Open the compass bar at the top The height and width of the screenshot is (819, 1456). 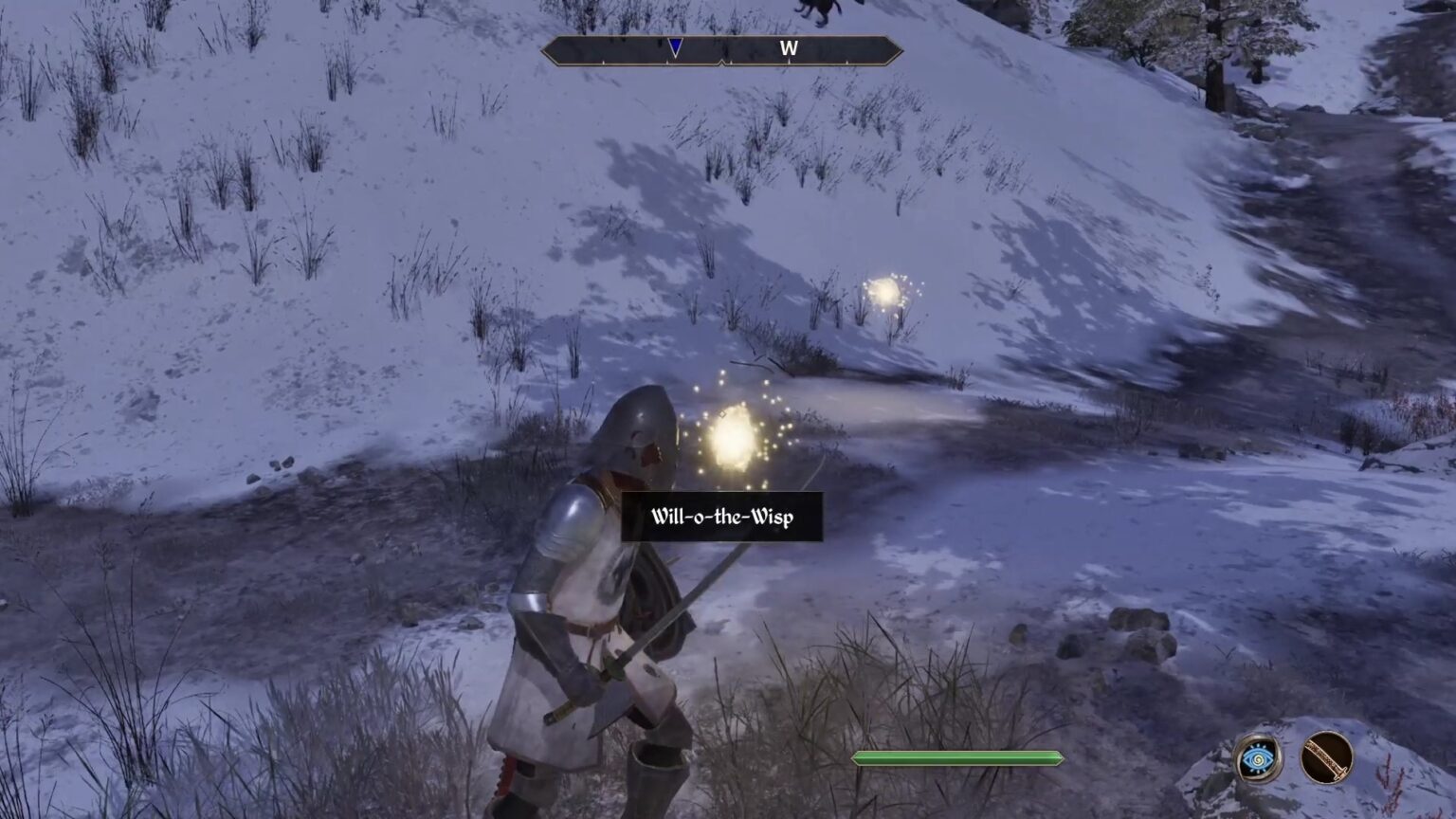tap(722, 52)
